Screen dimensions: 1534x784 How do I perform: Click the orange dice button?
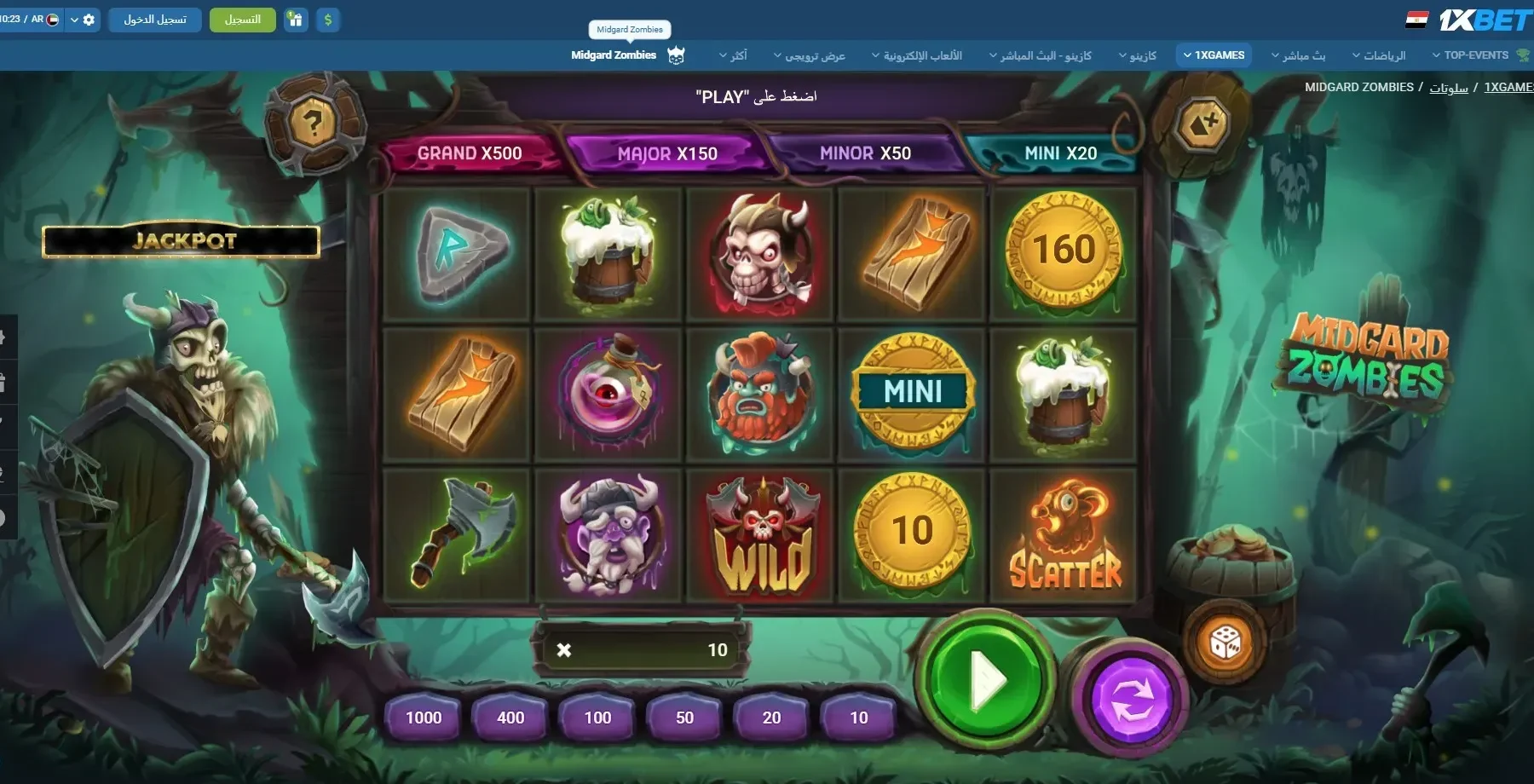(x=1225, y=642)
